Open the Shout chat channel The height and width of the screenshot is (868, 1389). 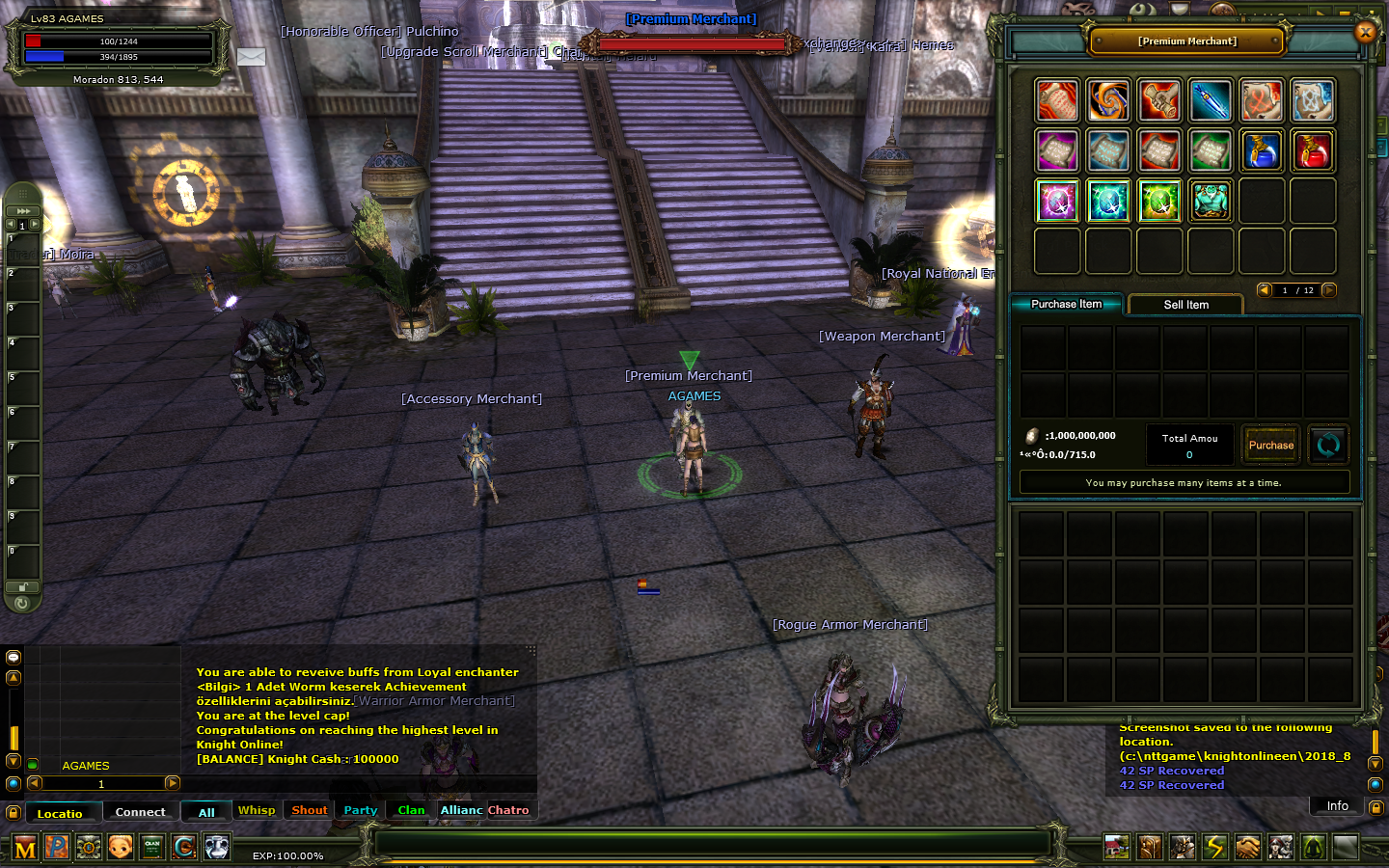coord(310,810)
